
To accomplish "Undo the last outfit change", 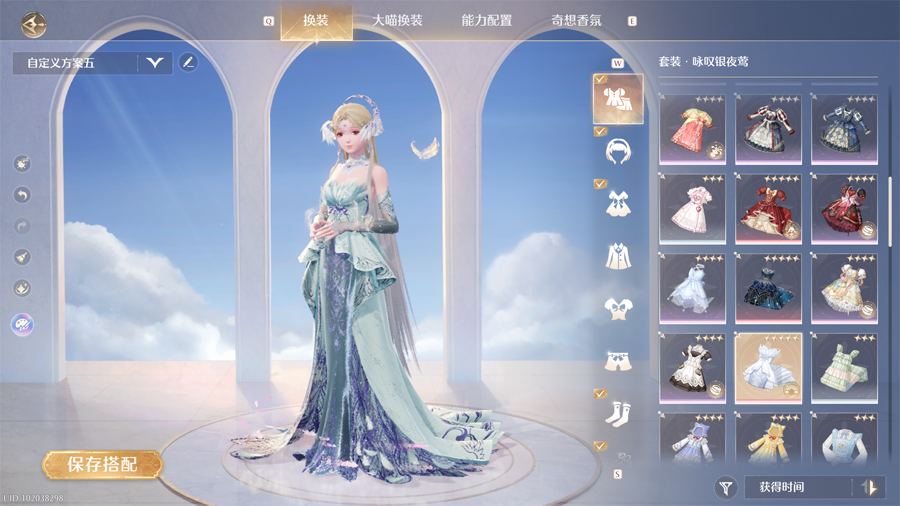I will coord(23,195).
